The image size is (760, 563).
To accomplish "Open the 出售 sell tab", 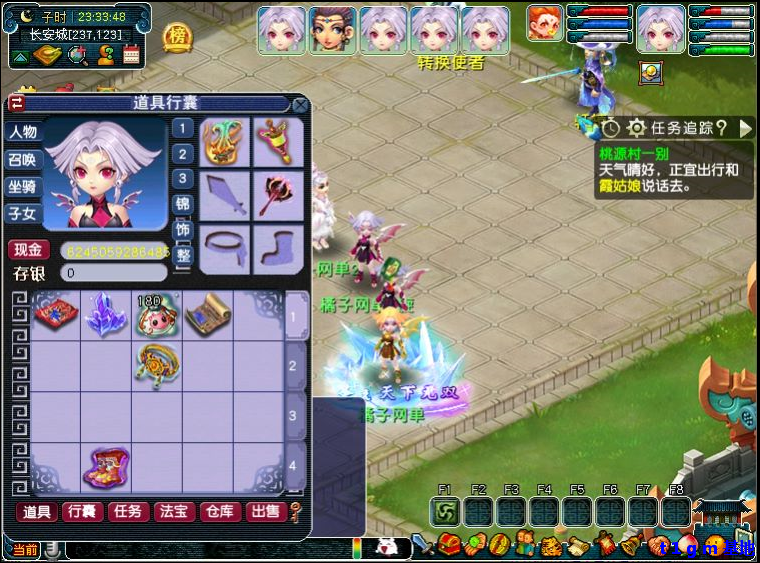I will click(264, 512).
